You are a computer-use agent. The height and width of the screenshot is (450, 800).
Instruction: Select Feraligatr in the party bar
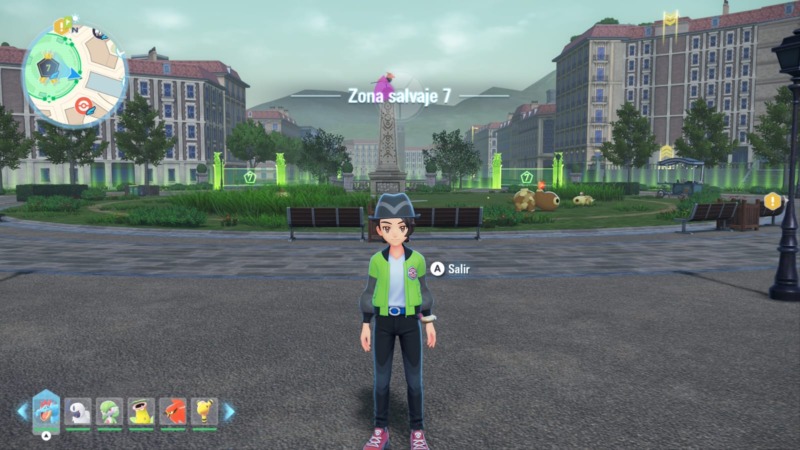(46, 410)
